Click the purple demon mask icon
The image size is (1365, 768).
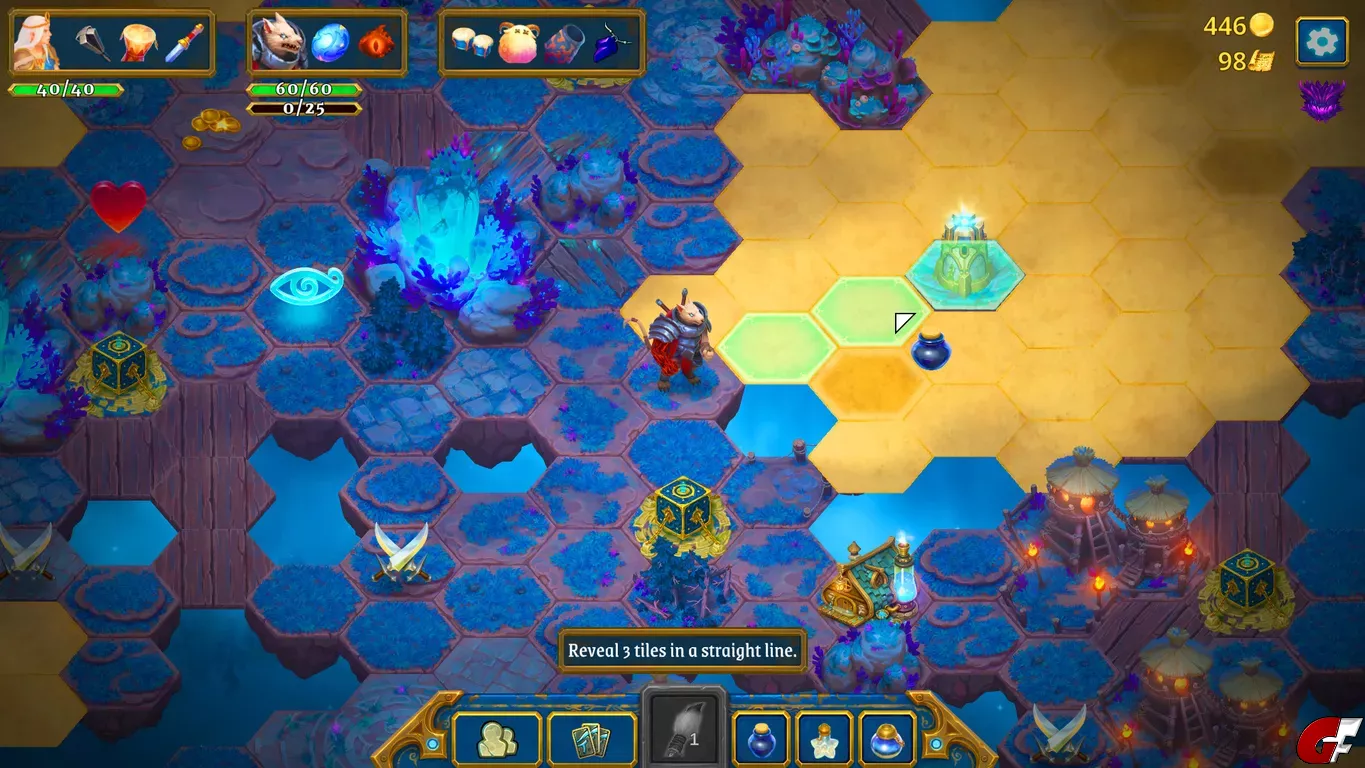1321,99
